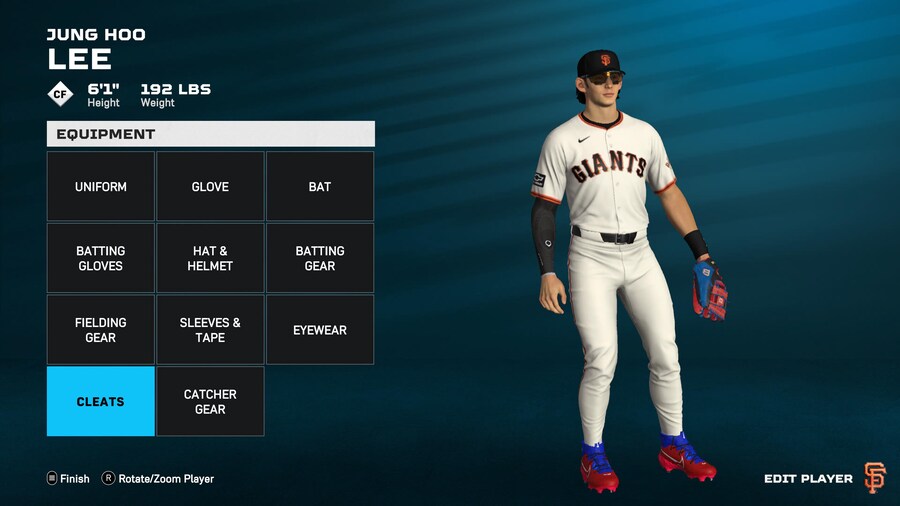The image size is (900, 506).
Task: Choose the Fielding Gear tile
Action: tap(101, 330)
